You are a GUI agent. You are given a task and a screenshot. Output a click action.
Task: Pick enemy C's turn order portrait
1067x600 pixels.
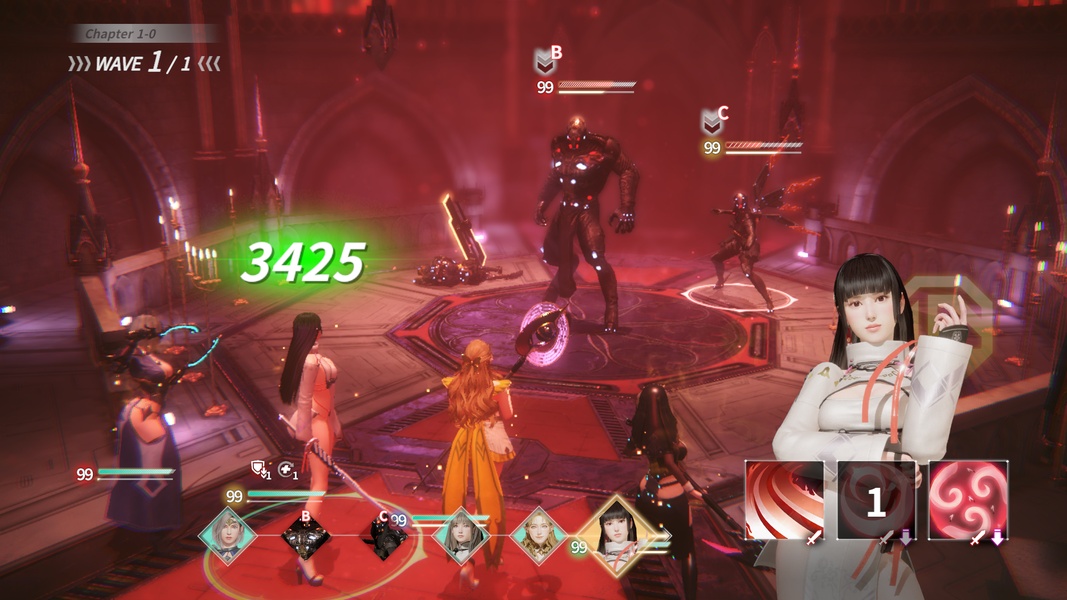[384, 537]
